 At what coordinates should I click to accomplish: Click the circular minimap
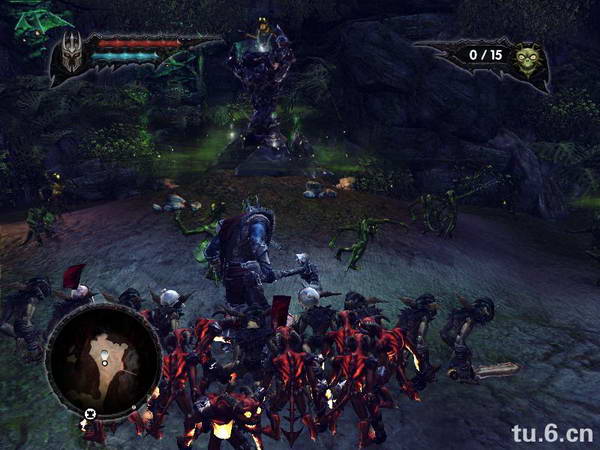pyautogui.click(x=103, y=359)
